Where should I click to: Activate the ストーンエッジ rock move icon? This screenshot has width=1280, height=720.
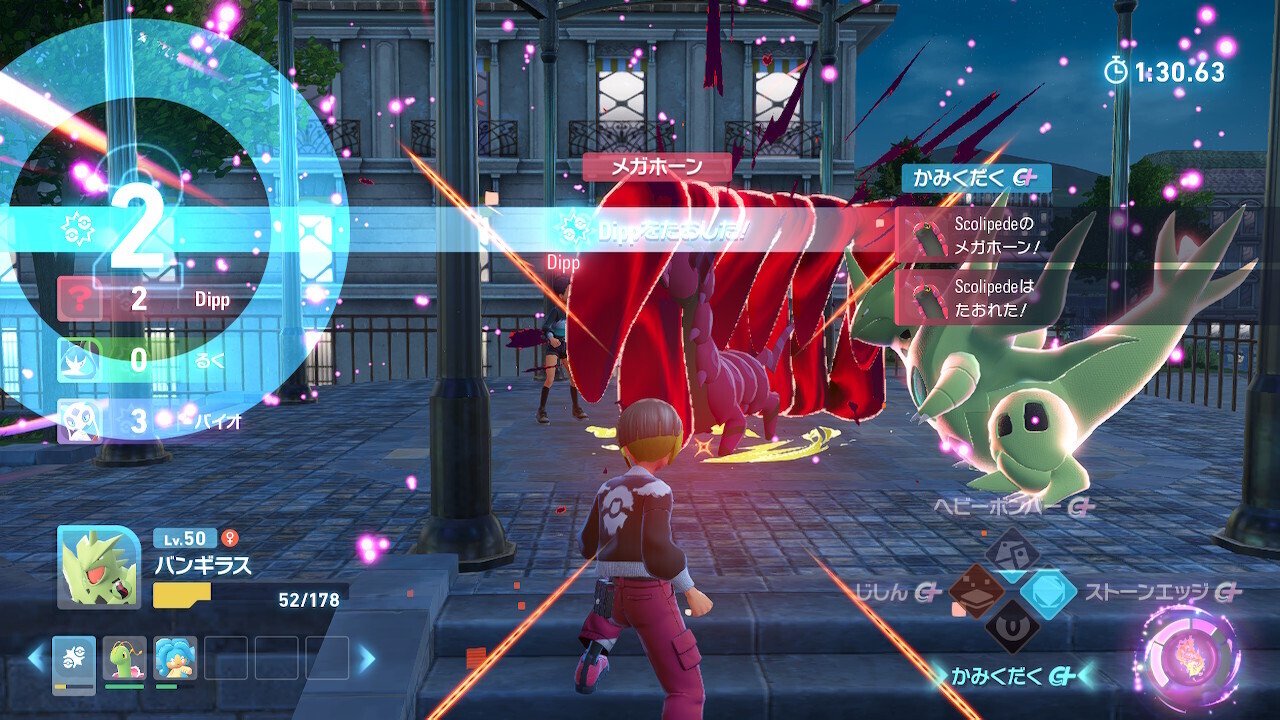point(1048,592)
